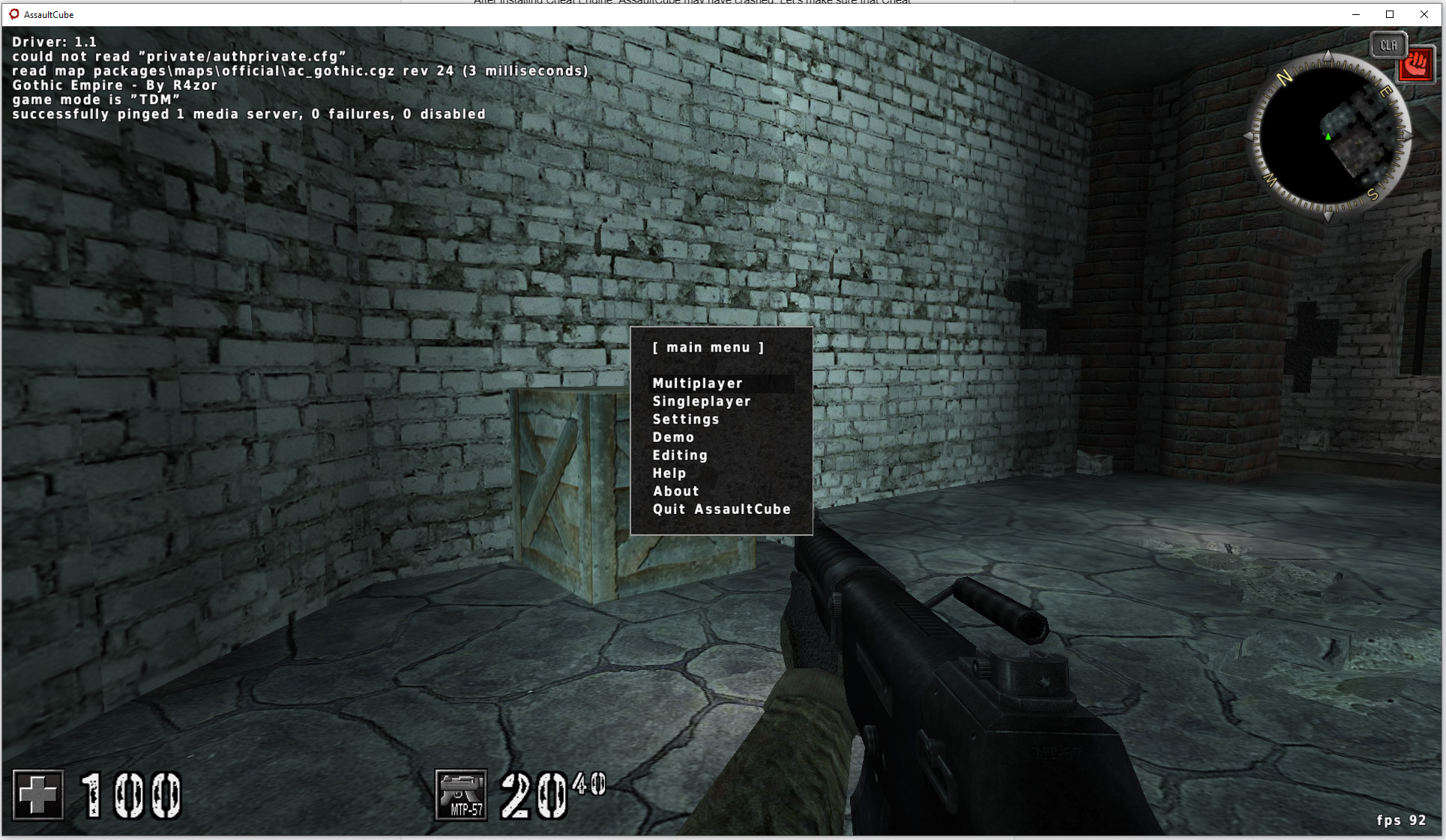
Task: Click the CLA team badge
Action: 1388,45
